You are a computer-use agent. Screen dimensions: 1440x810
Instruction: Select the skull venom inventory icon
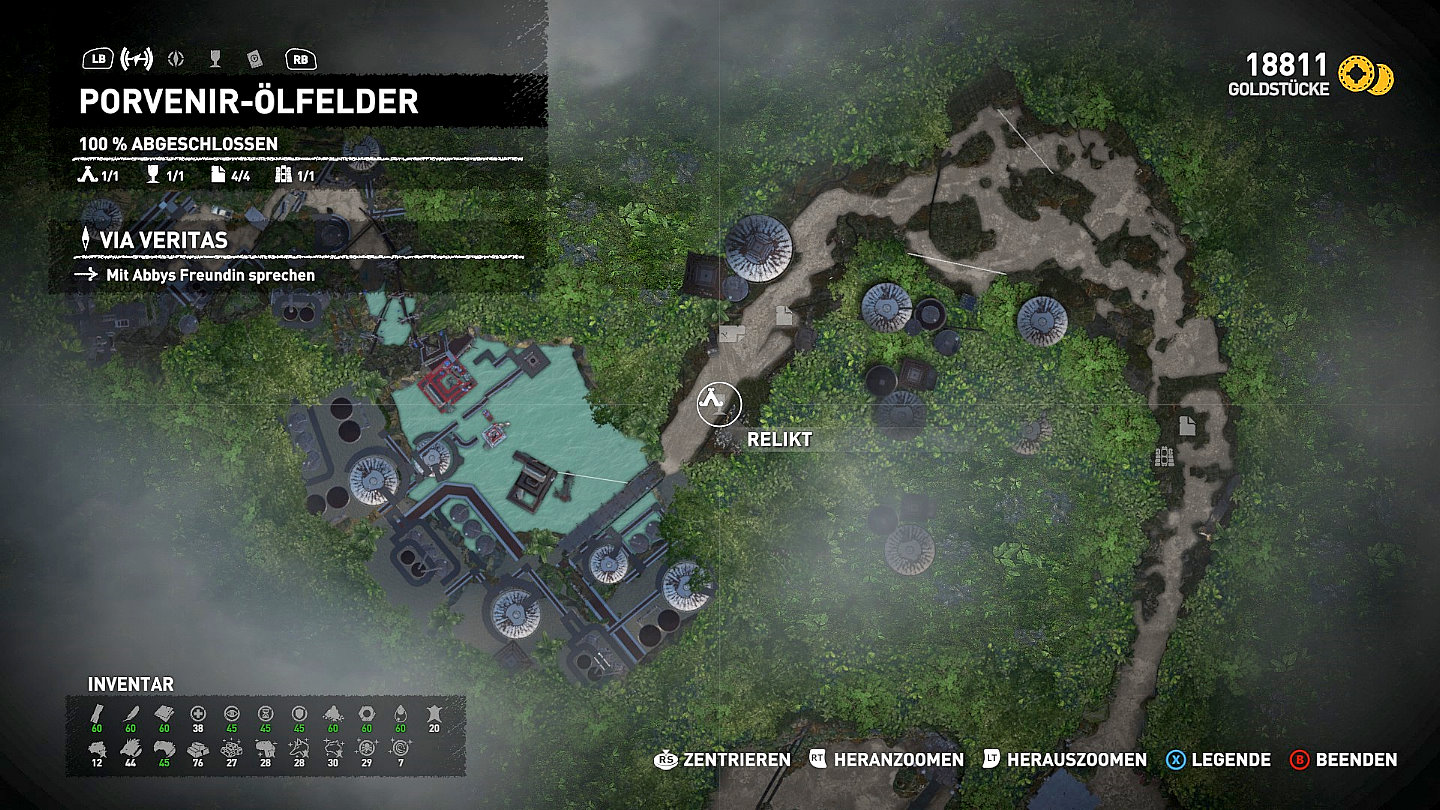(366, 749)
